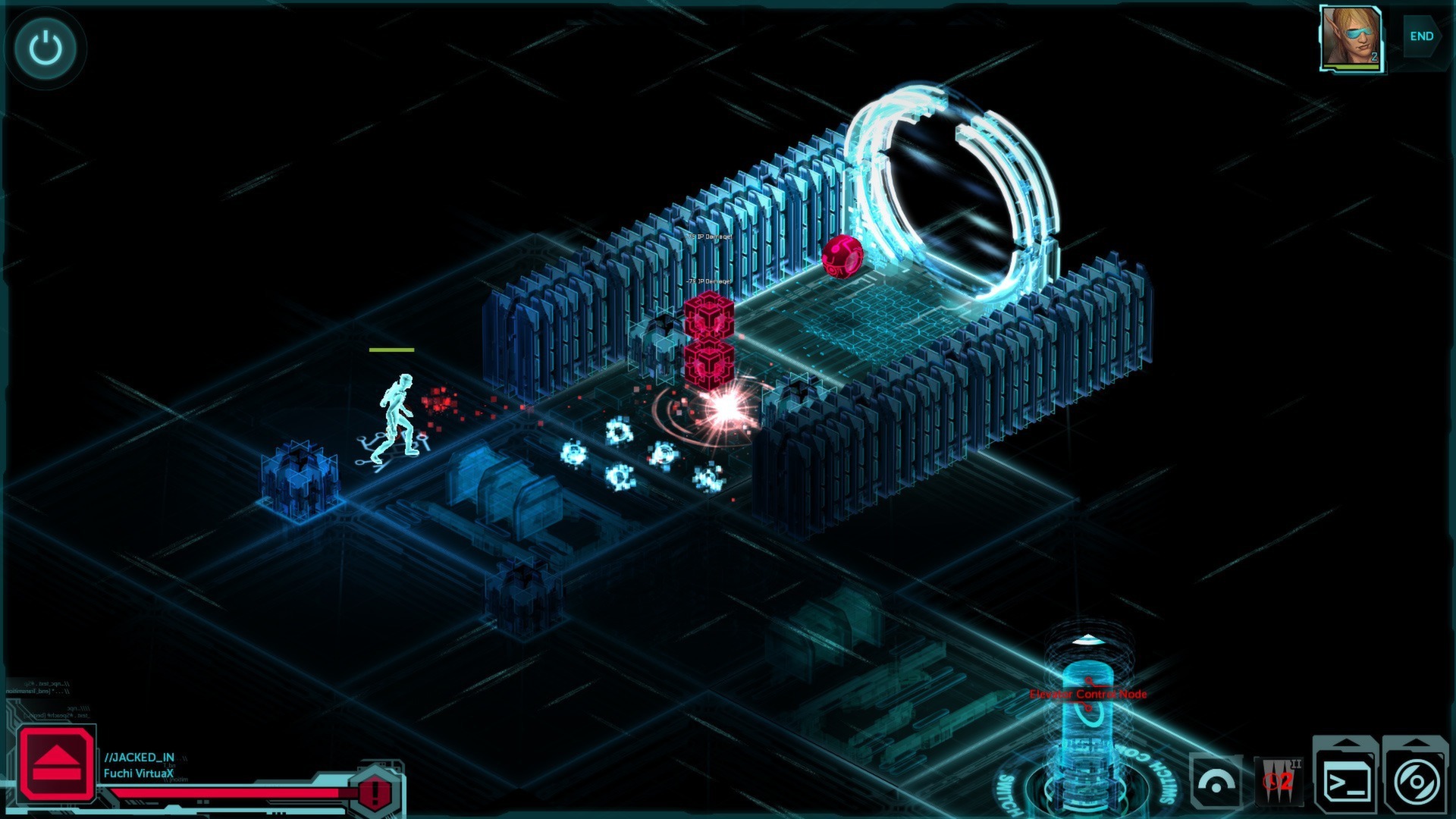Viewport: 1456px width, 819px height.
Task: Click the power symbol in top-left corner
Action: point(45,47)
